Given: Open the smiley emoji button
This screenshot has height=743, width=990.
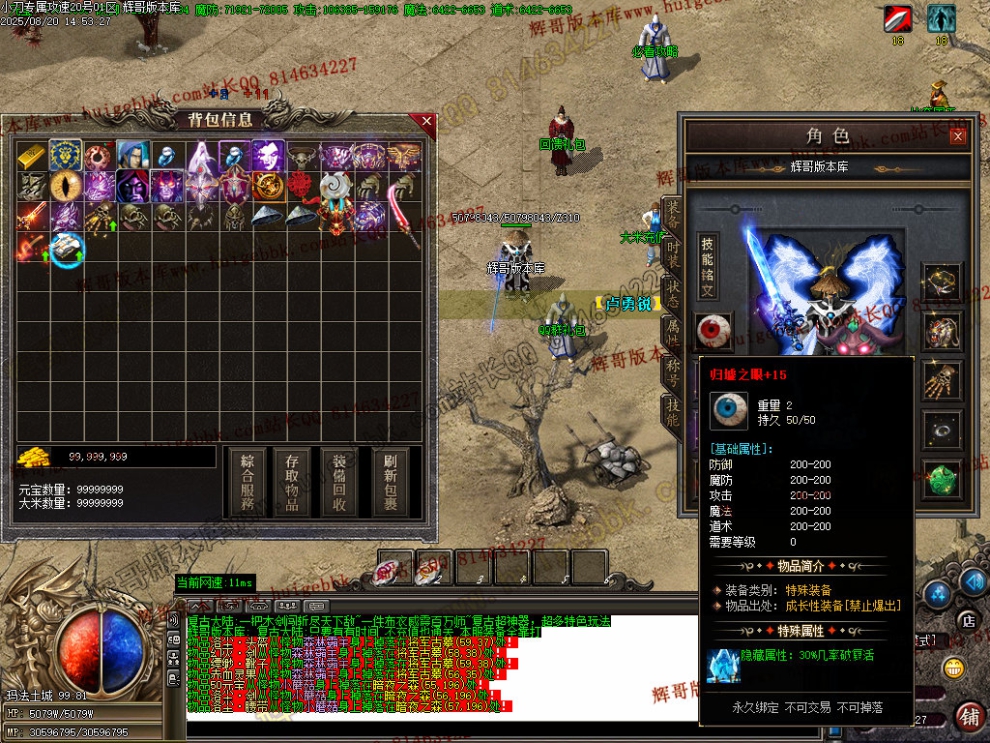Looking at the screenshot, I should click(x=954, y=667).
